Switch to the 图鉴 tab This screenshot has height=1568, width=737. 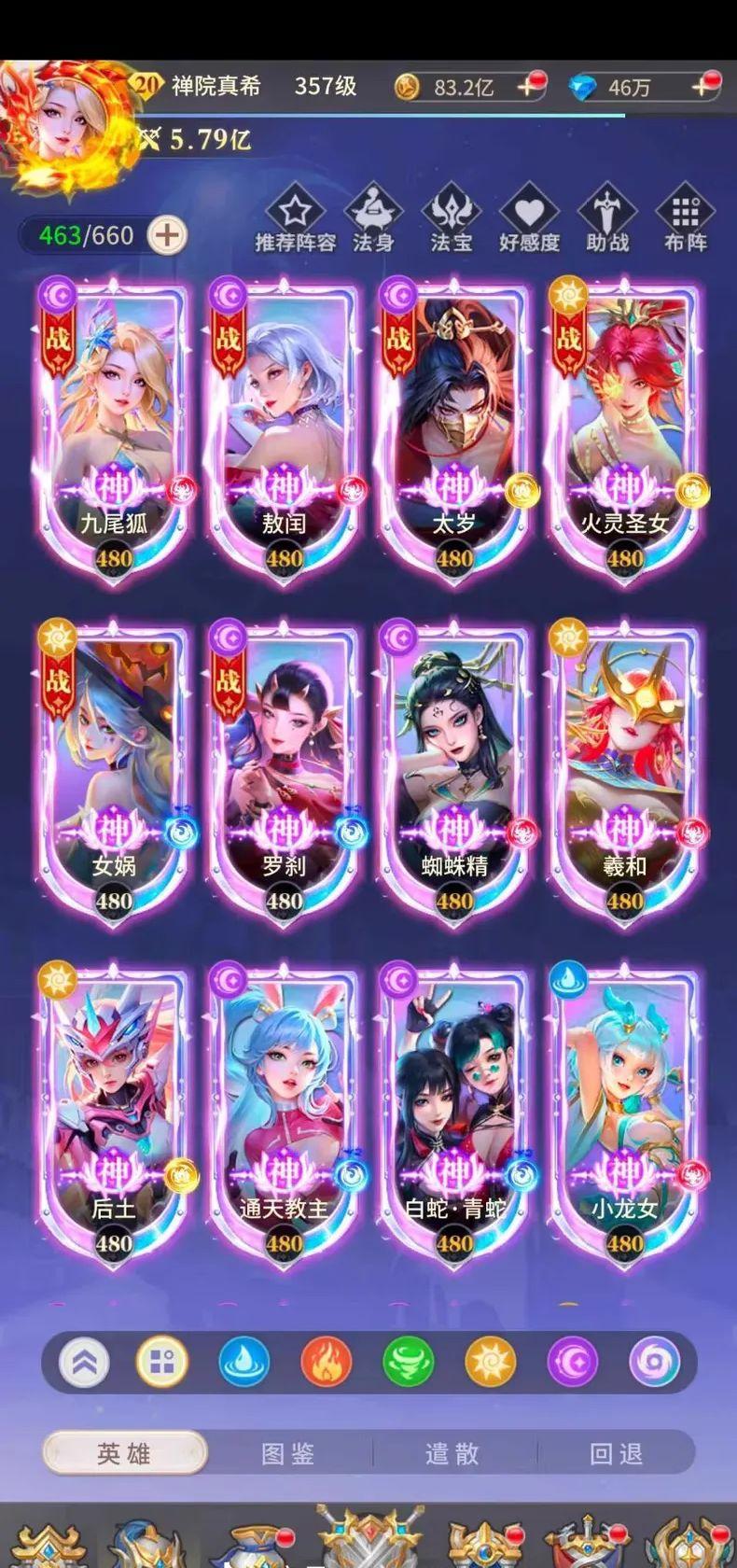pos(288,1453)
